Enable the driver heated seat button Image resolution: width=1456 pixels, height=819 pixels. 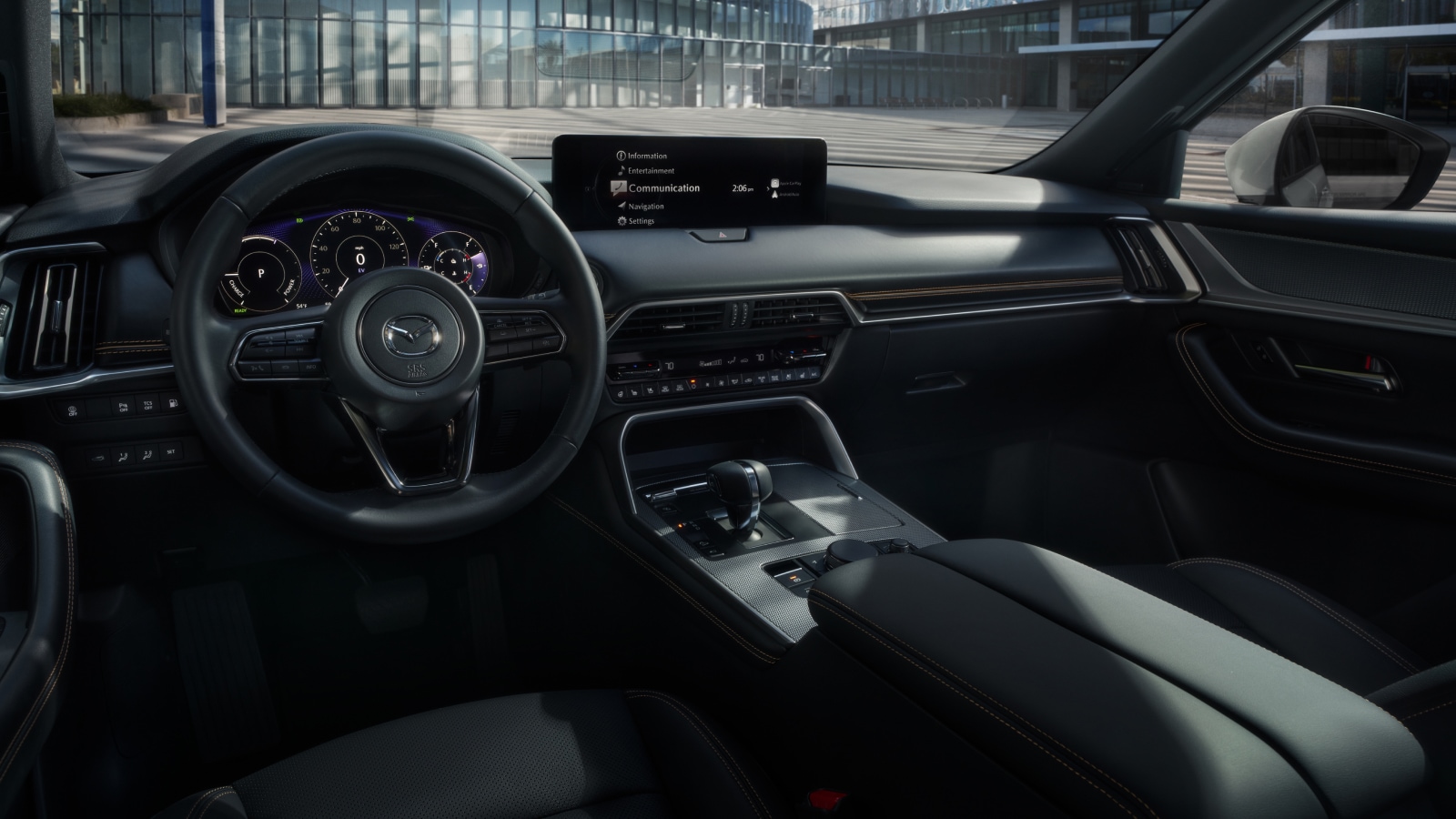(x=634, y=392)
